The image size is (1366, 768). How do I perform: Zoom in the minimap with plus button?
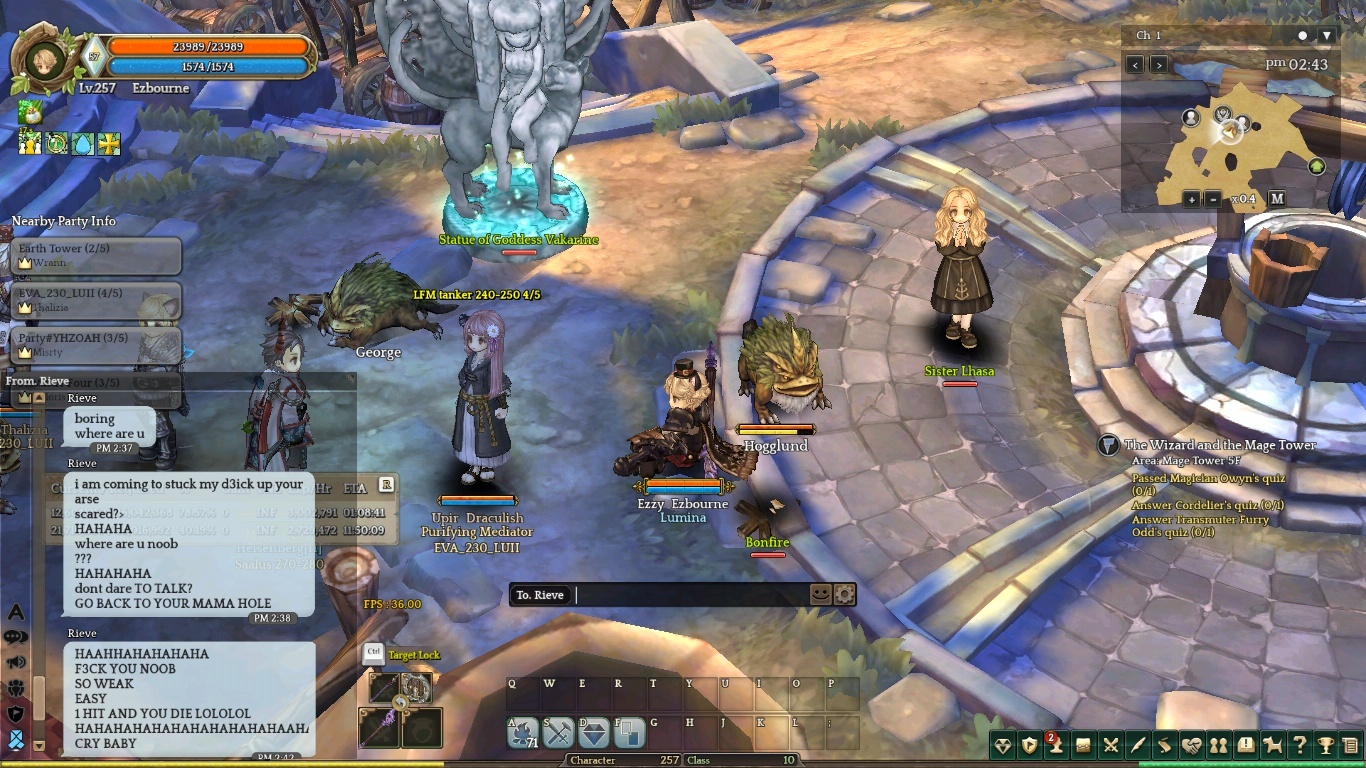(1192, 199)
